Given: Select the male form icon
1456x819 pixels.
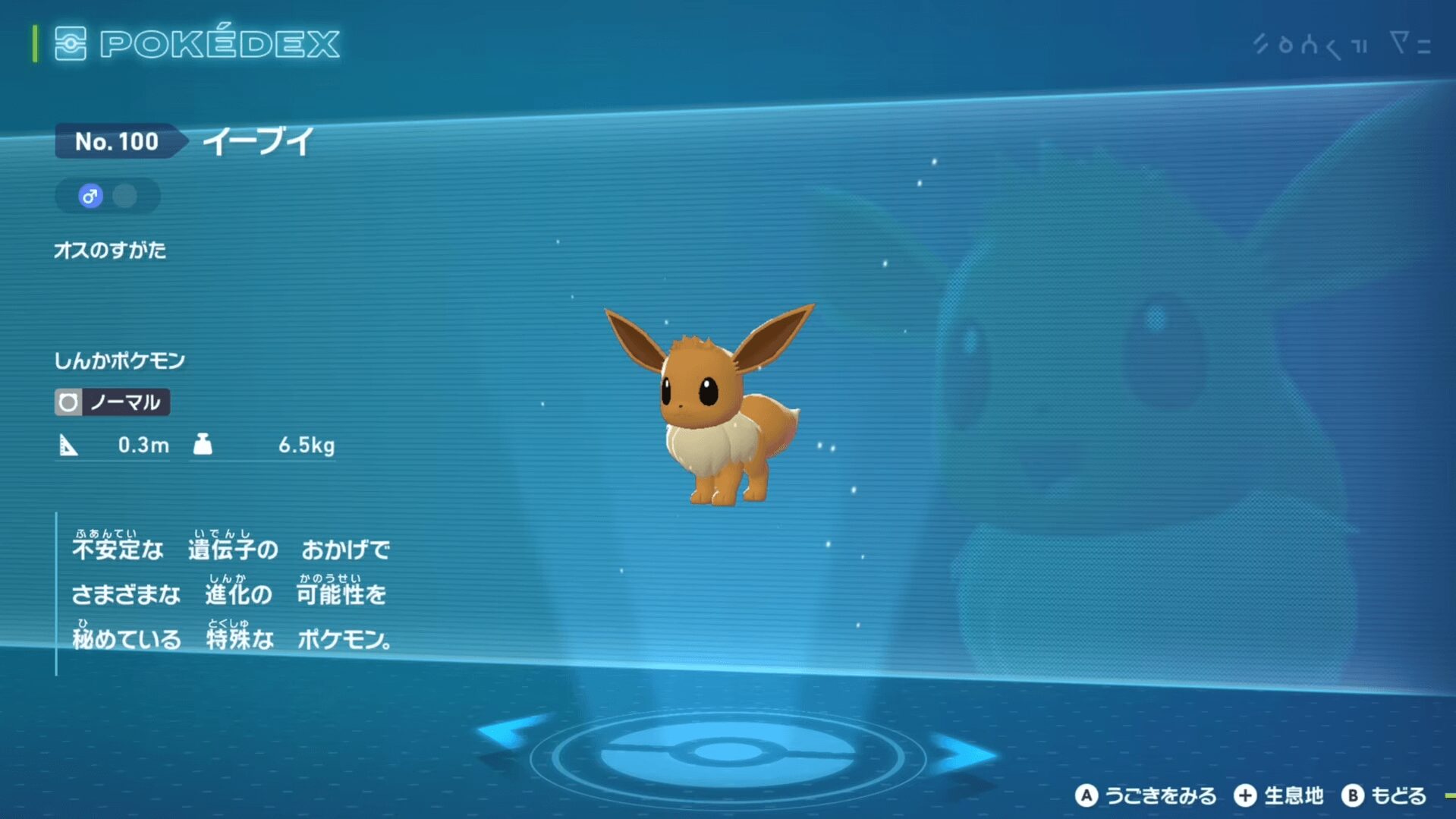Looking at the screenshot, I should (90, 197).
